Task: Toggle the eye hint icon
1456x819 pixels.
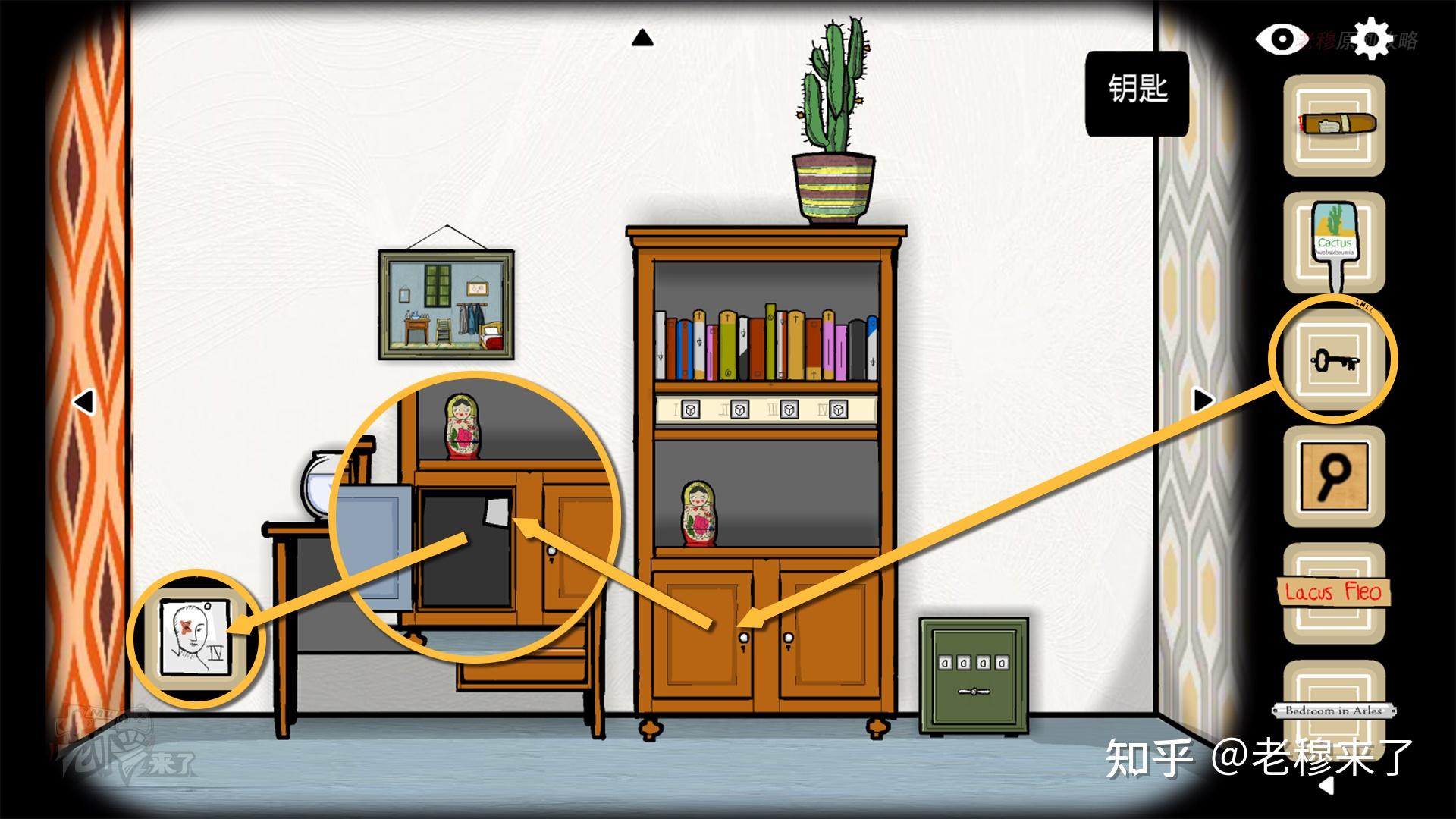Action: (1279, 39)
